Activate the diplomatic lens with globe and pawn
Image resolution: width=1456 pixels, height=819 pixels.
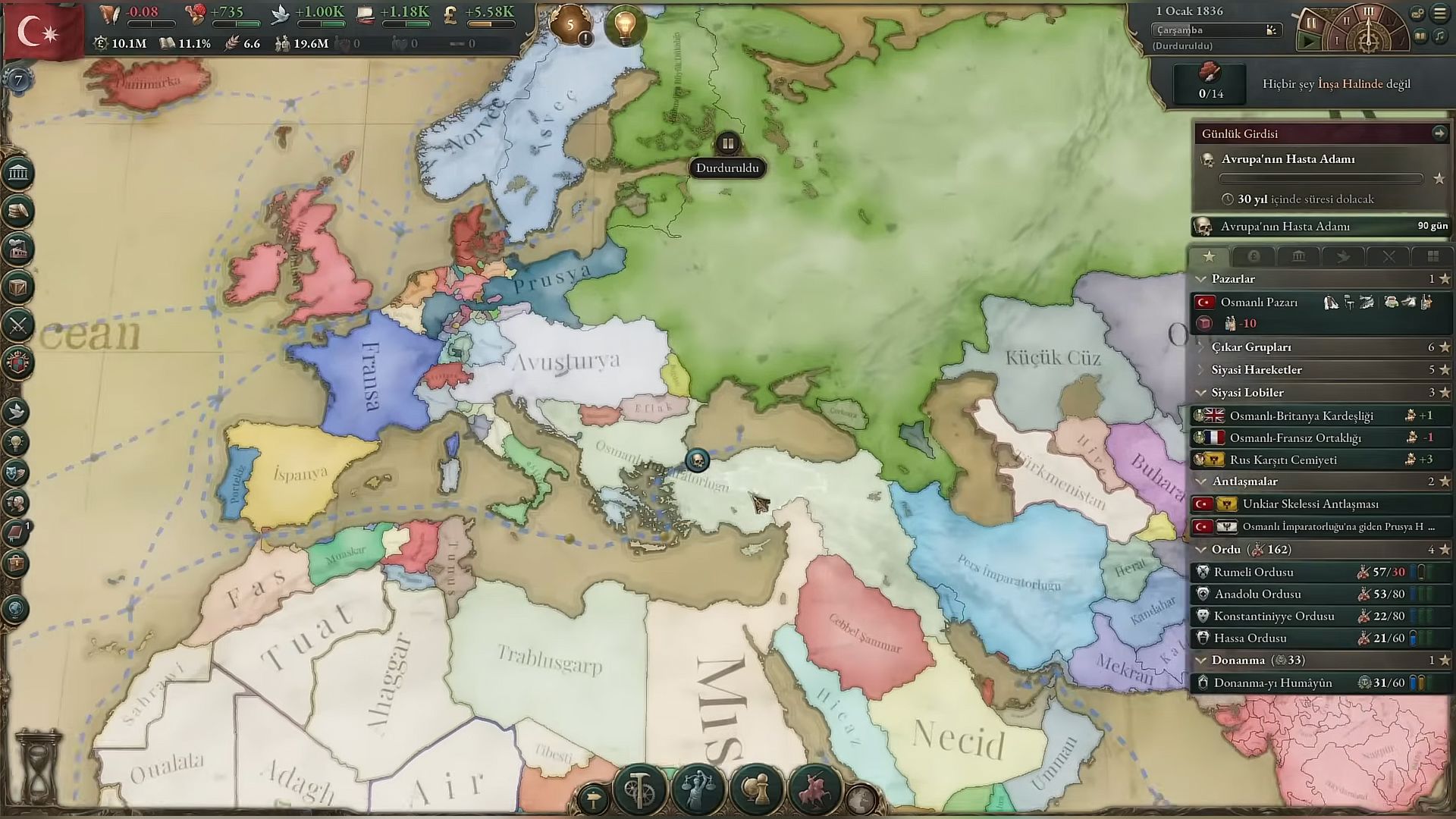(x=755, y=789)
